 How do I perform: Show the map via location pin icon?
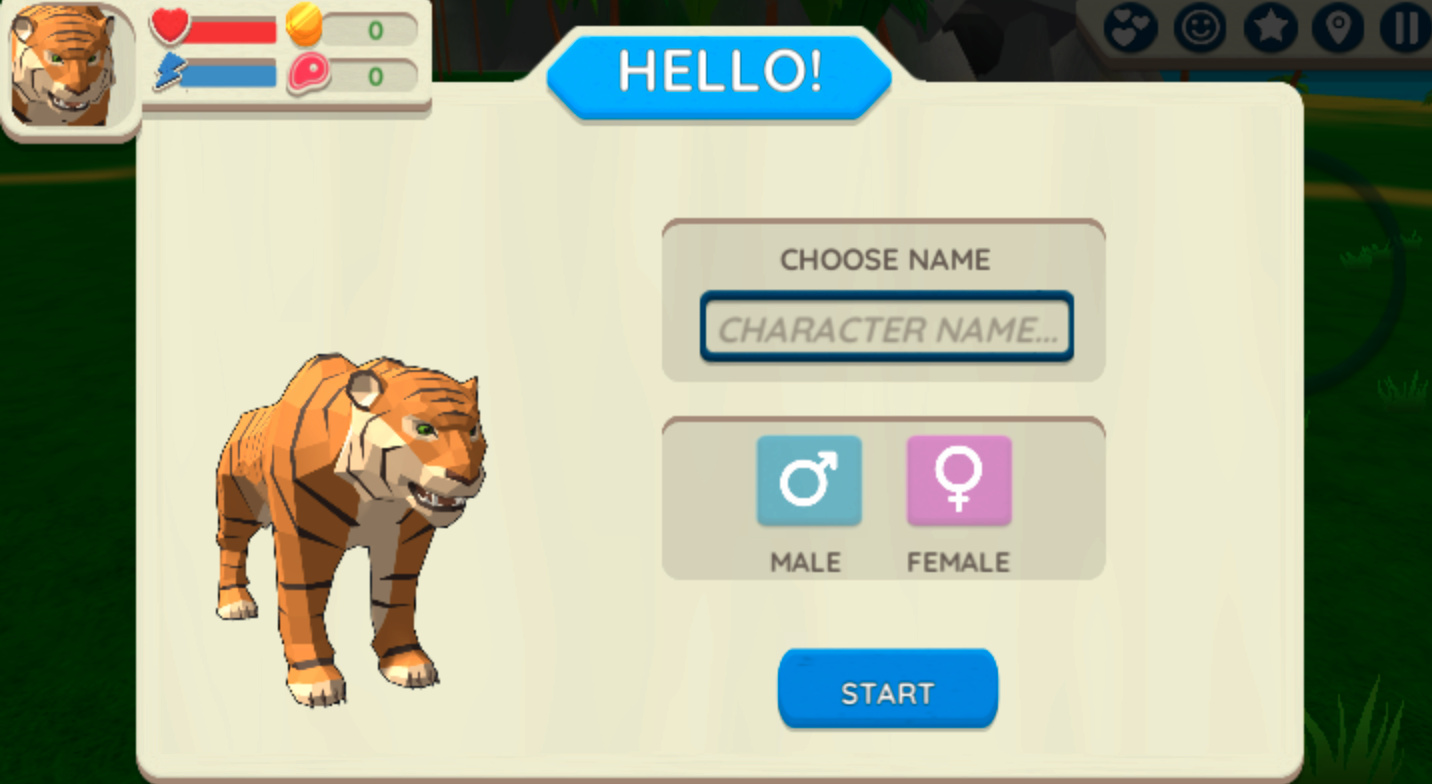point(1338,28)
